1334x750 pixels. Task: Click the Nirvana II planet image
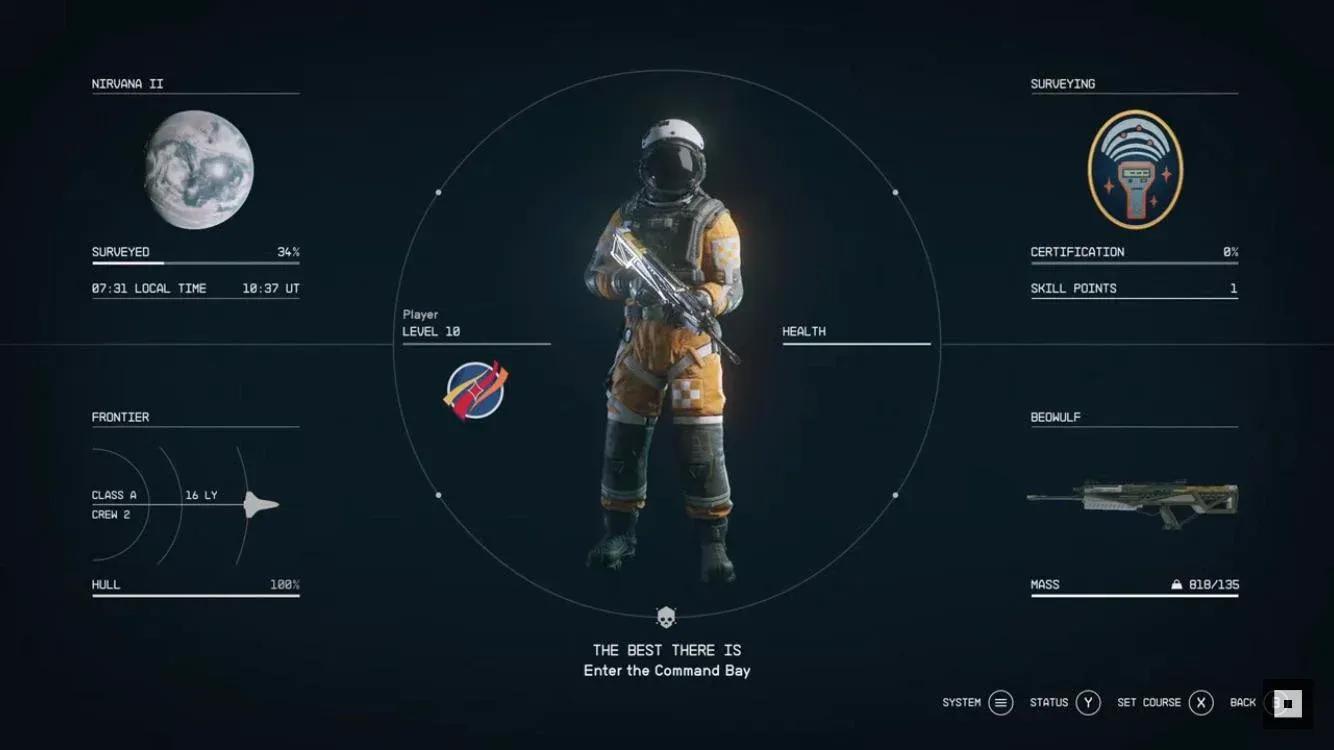click(195, 171)
